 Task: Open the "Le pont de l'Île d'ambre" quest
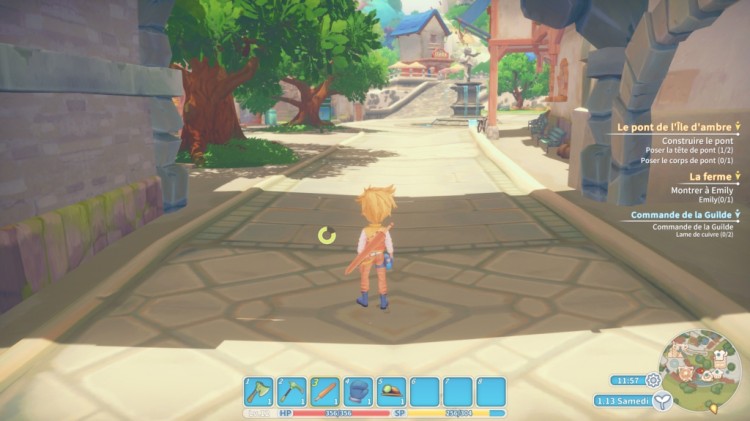click(x=672, y=127)
